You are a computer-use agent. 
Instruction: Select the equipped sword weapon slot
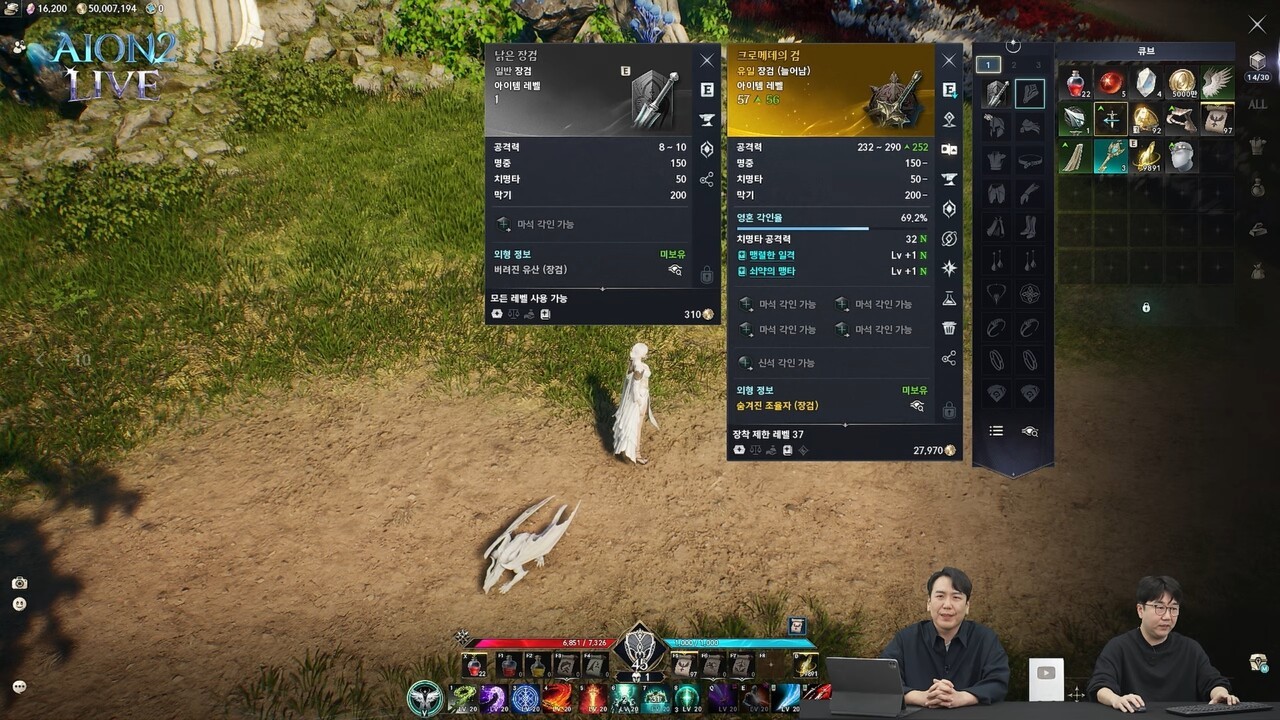point(996,94)
